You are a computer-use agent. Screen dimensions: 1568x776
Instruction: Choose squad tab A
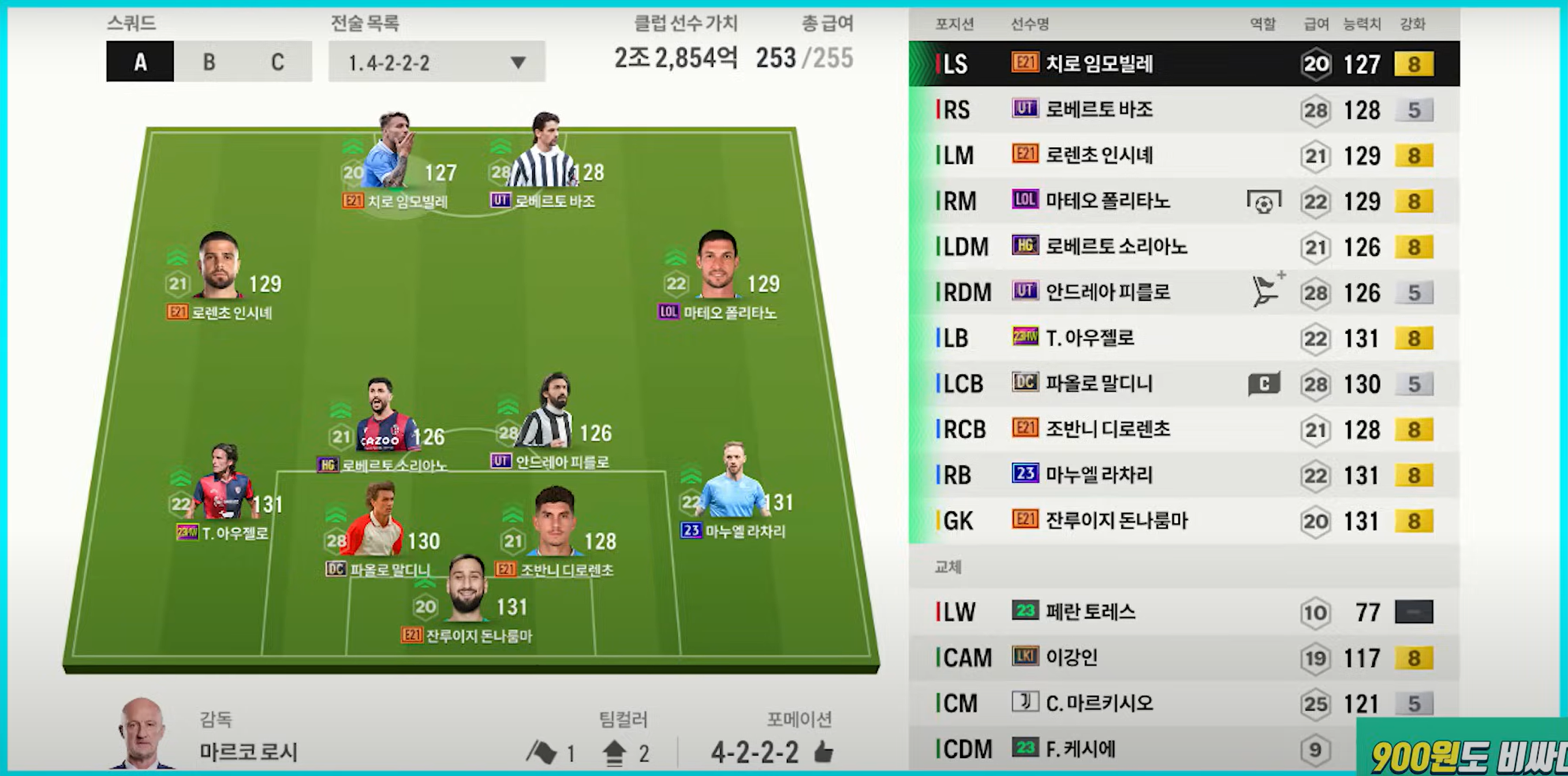pos(140,61)
